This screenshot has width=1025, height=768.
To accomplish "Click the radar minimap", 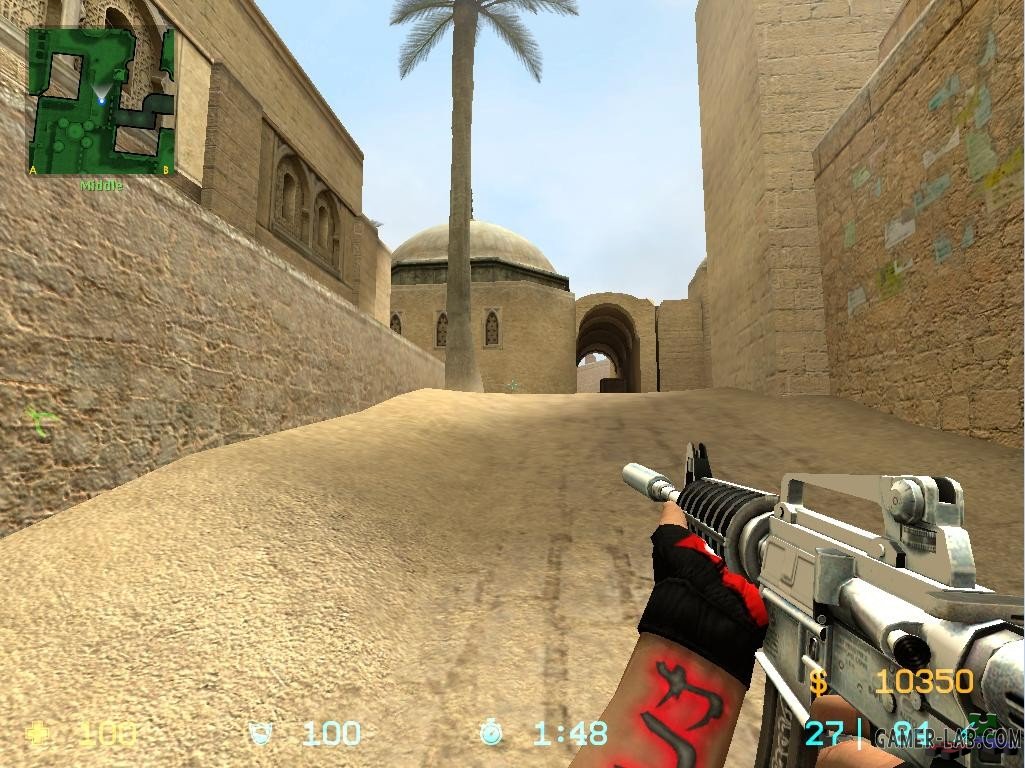I will (101, 101).
